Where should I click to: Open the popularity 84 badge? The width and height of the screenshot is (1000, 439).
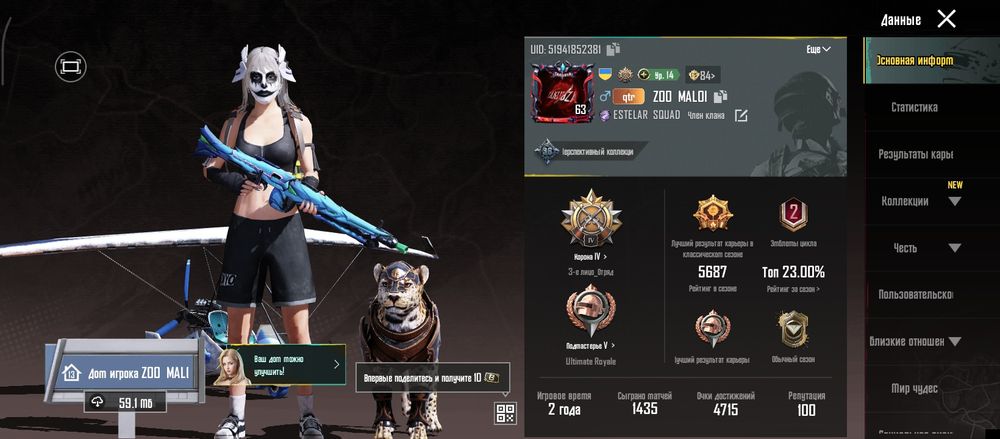pyautogui.click(x=702, y=74)
